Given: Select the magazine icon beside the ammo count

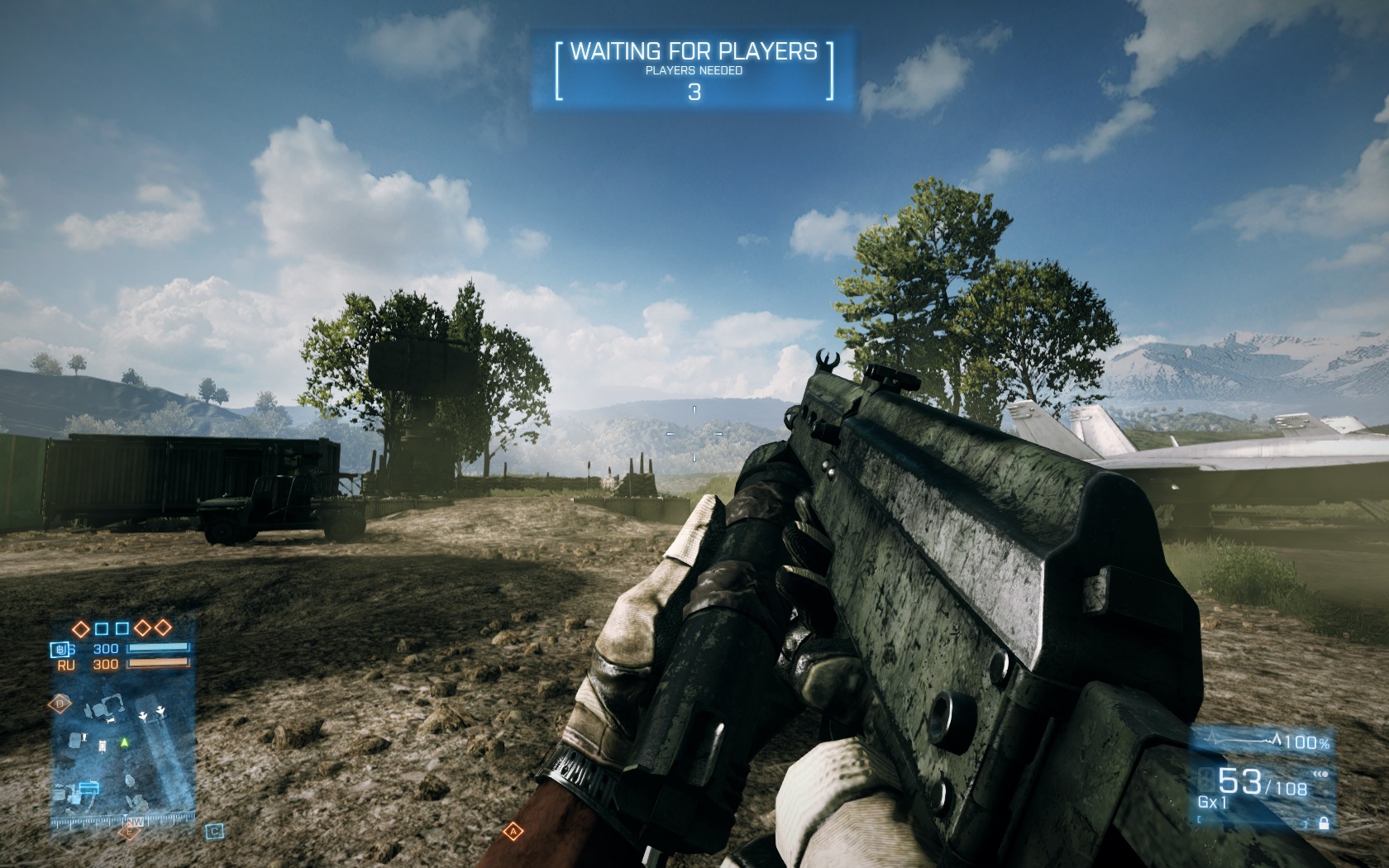Looking at the screenshot, I should (1207, 781).
